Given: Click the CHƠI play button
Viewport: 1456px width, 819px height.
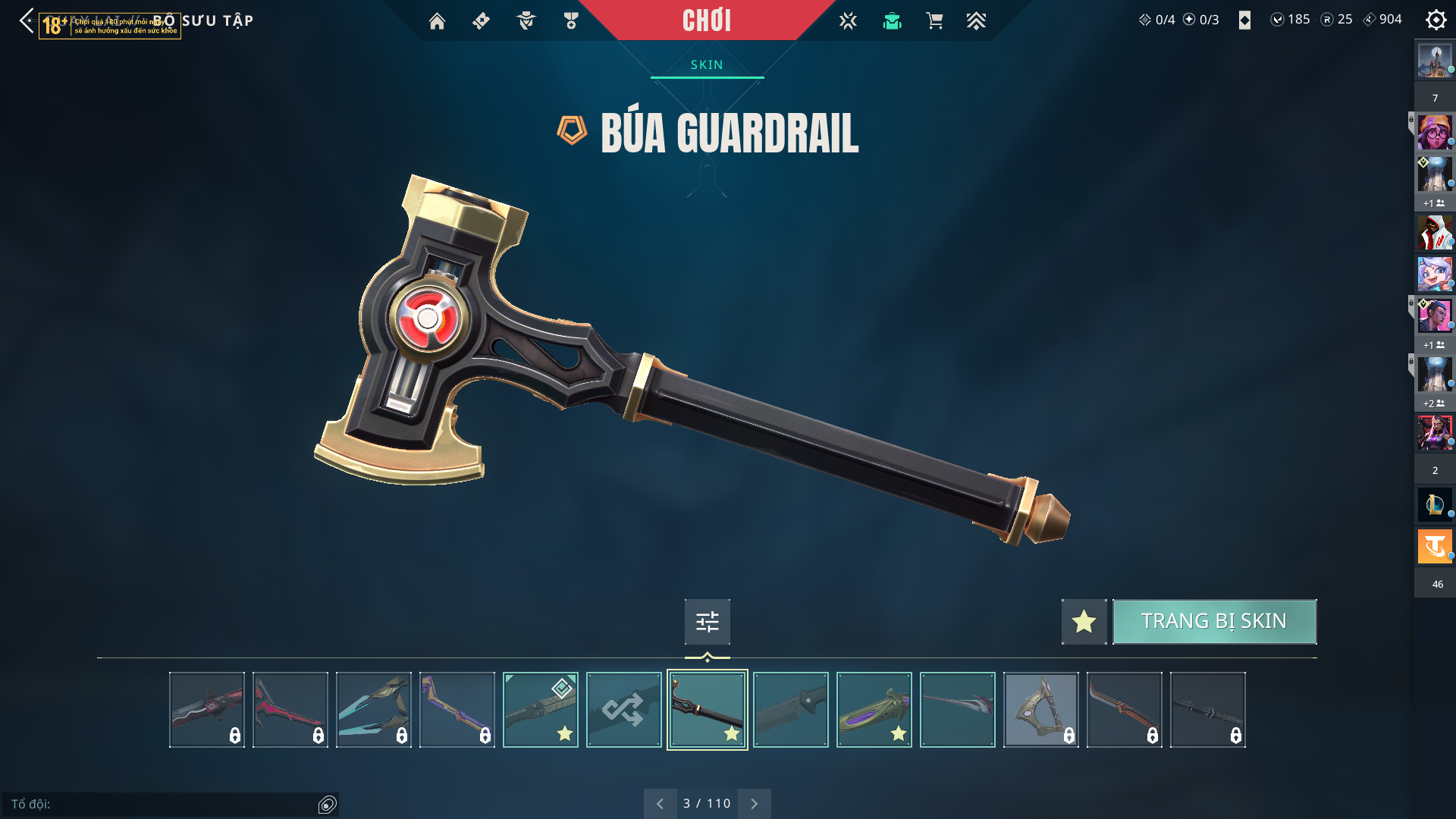Looking at the screenshot, I should click(x=706, y=20).
